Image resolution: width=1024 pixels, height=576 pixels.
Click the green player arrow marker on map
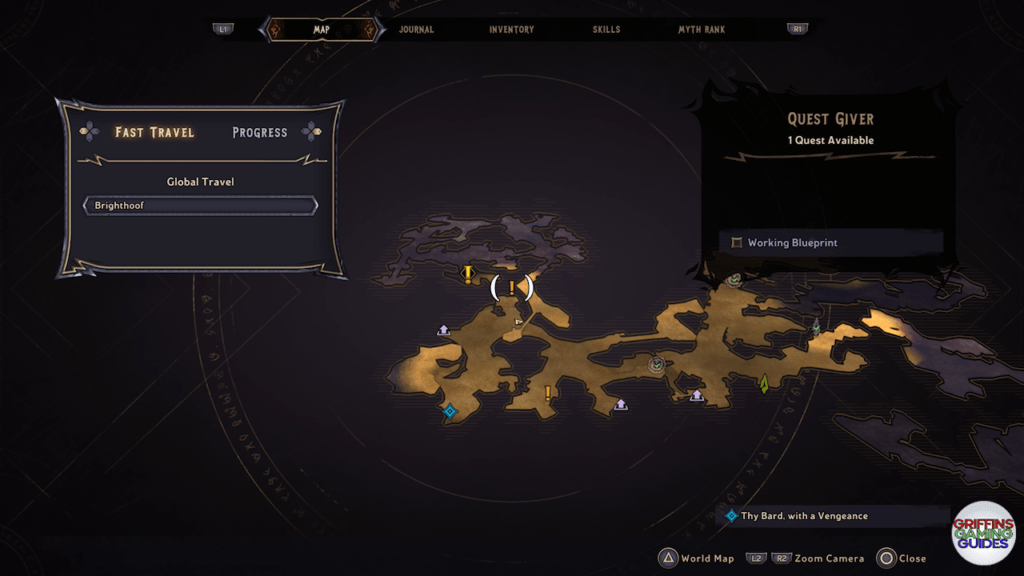(764, 383)
